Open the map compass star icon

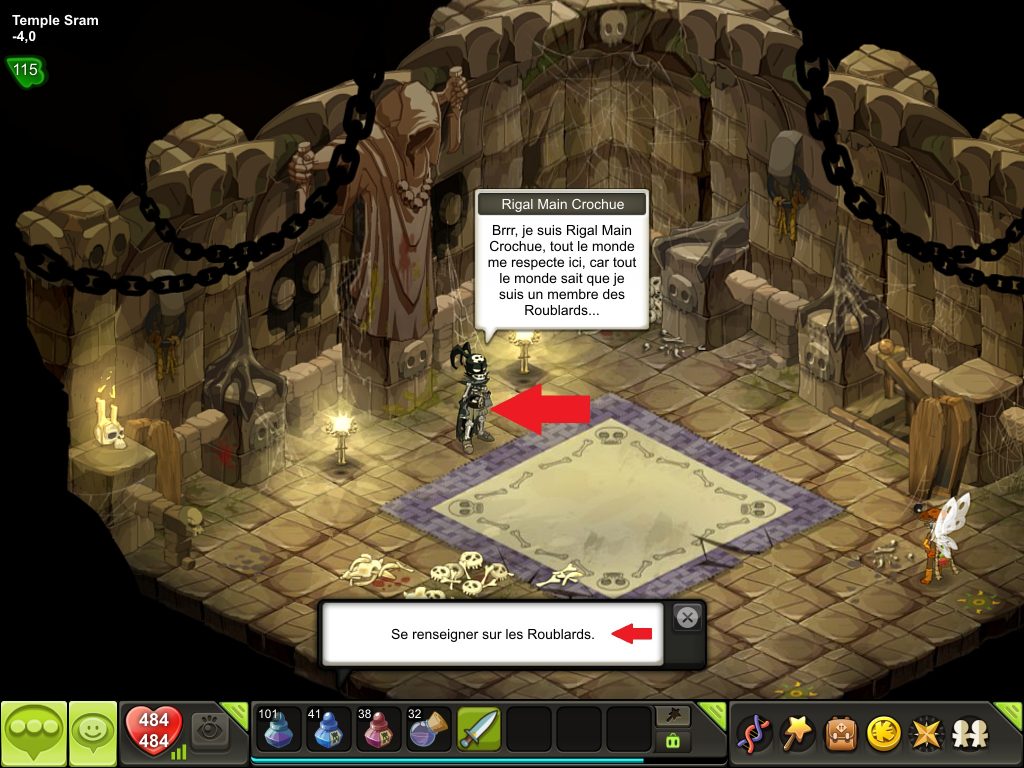coord(925,735)
